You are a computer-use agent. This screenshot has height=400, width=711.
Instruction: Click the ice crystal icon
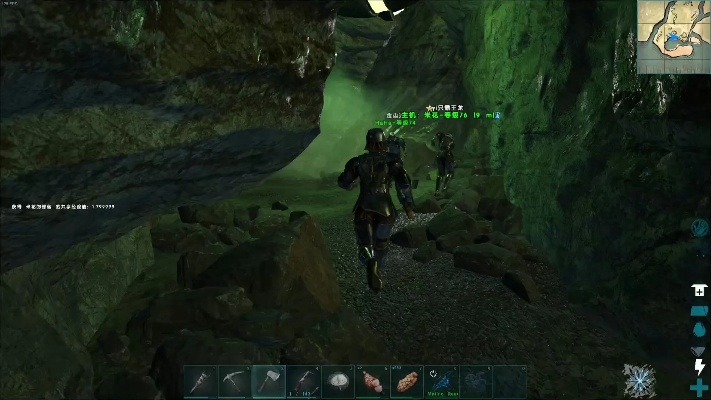point(639,380)
